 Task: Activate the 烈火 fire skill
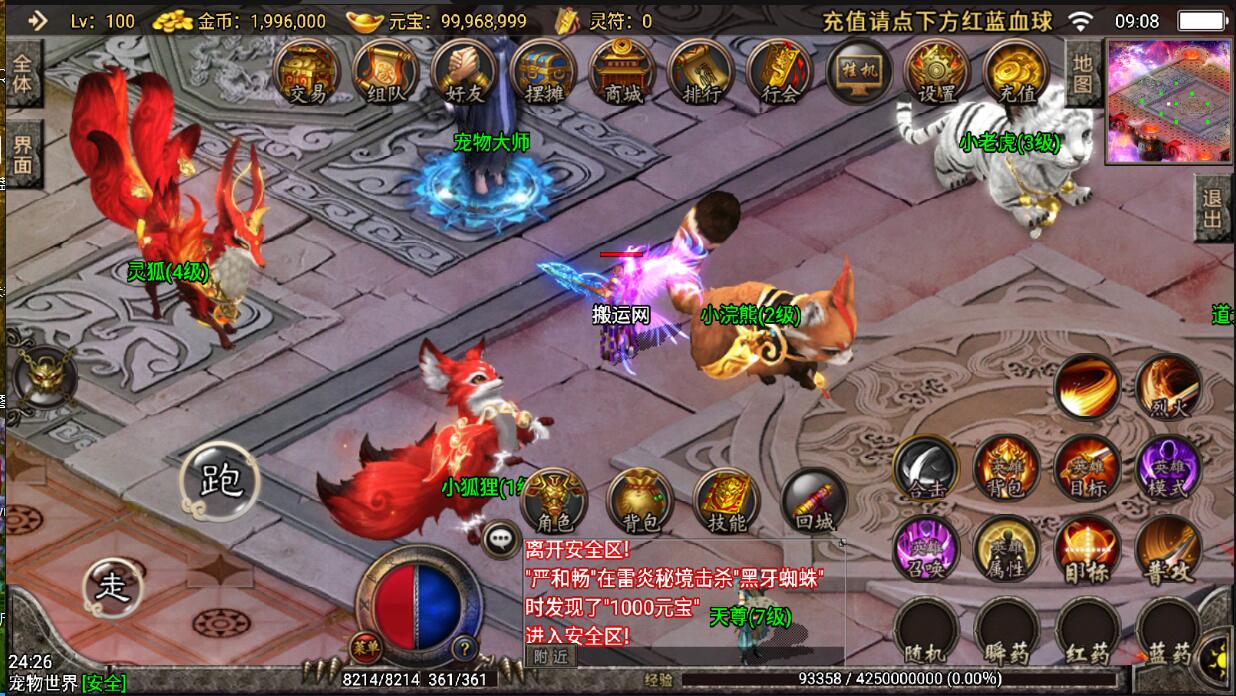pyautogui.click(x=1169, y=387)
